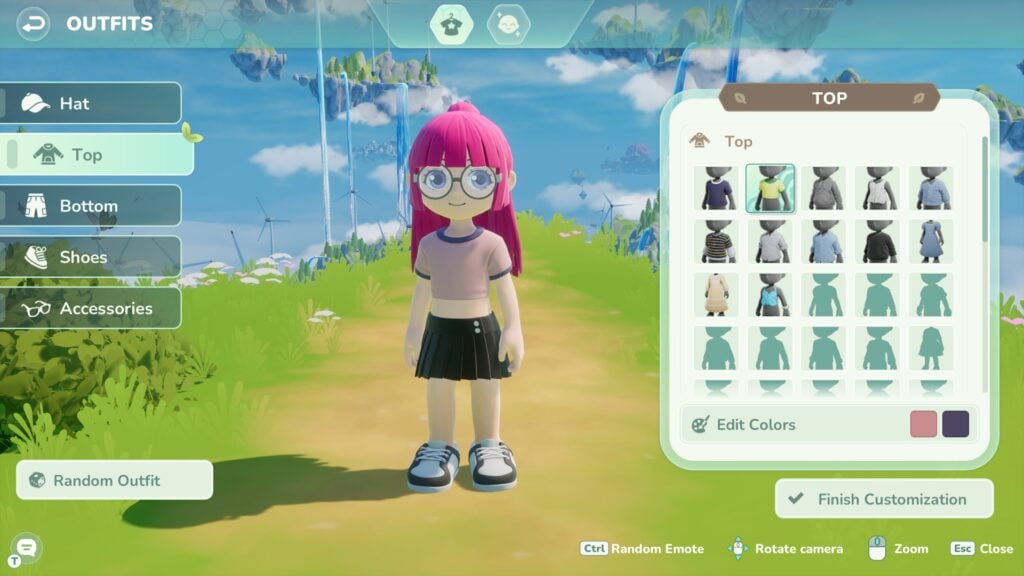Screen dimensions: 1024x576
Task: Select the Top category
Action: 98,155
